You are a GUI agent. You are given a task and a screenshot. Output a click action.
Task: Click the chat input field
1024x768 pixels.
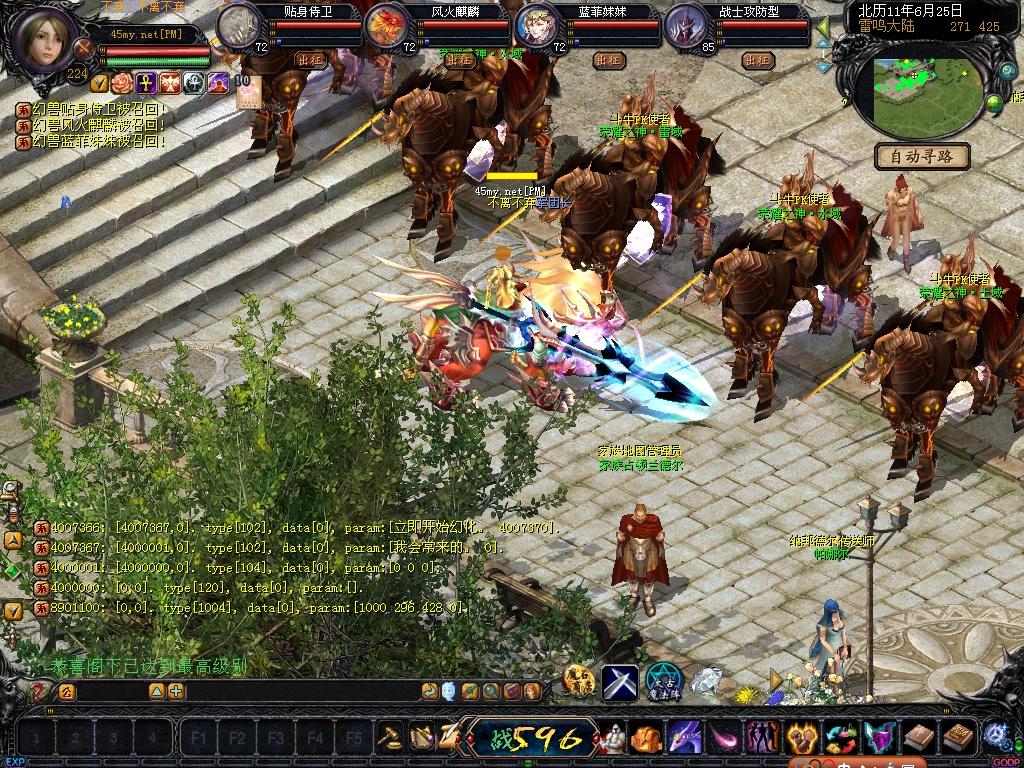coord(300,691)
